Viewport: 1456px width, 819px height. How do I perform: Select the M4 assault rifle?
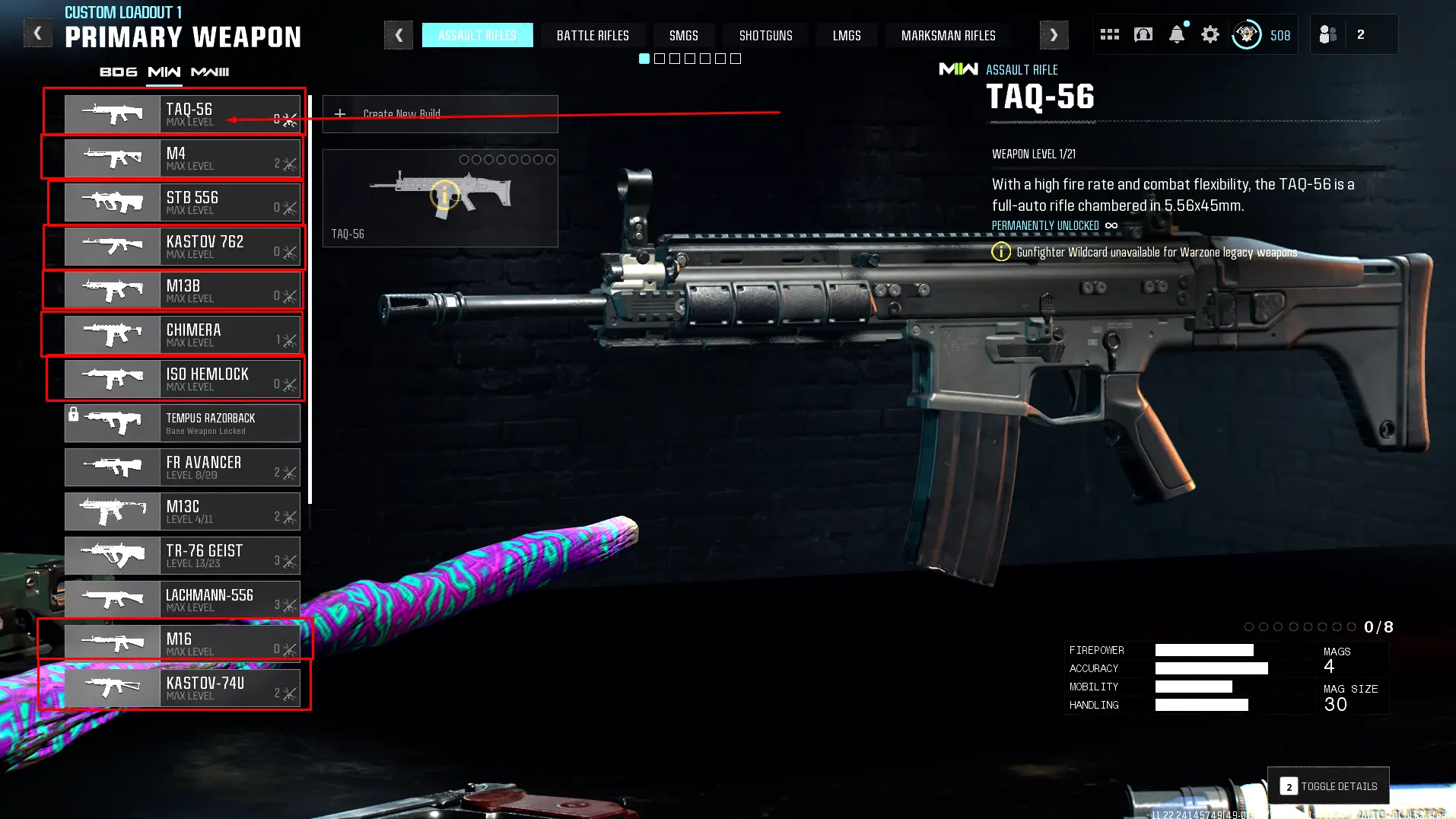click(x=183, y=158)
